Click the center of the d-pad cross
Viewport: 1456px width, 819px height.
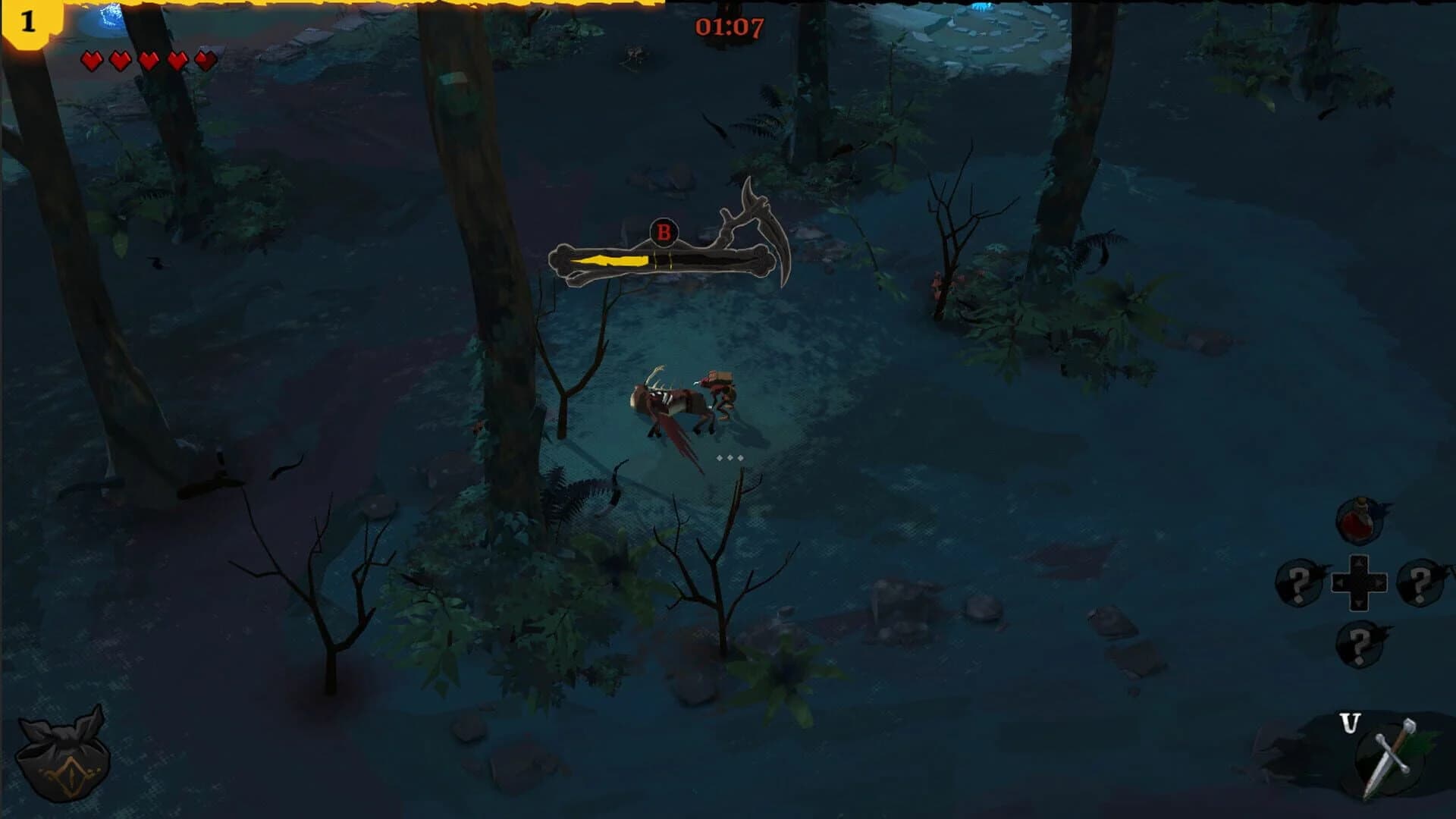pos(1358,582)
